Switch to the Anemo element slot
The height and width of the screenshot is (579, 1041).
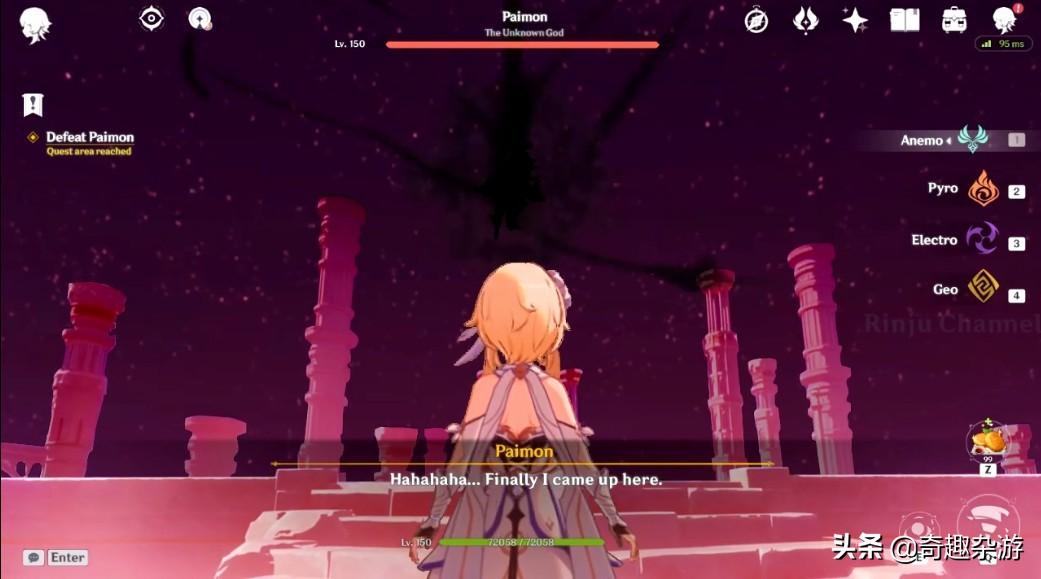point(972,140)
